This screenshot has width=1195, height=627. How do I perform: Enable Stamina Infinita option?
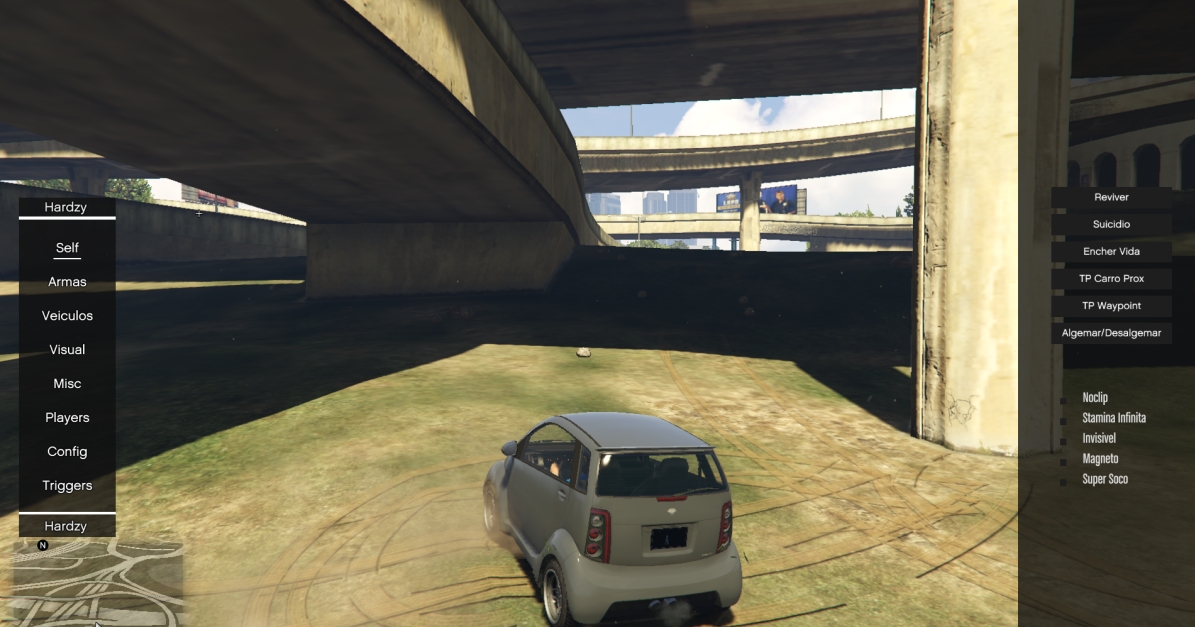tap(1064, 419)
